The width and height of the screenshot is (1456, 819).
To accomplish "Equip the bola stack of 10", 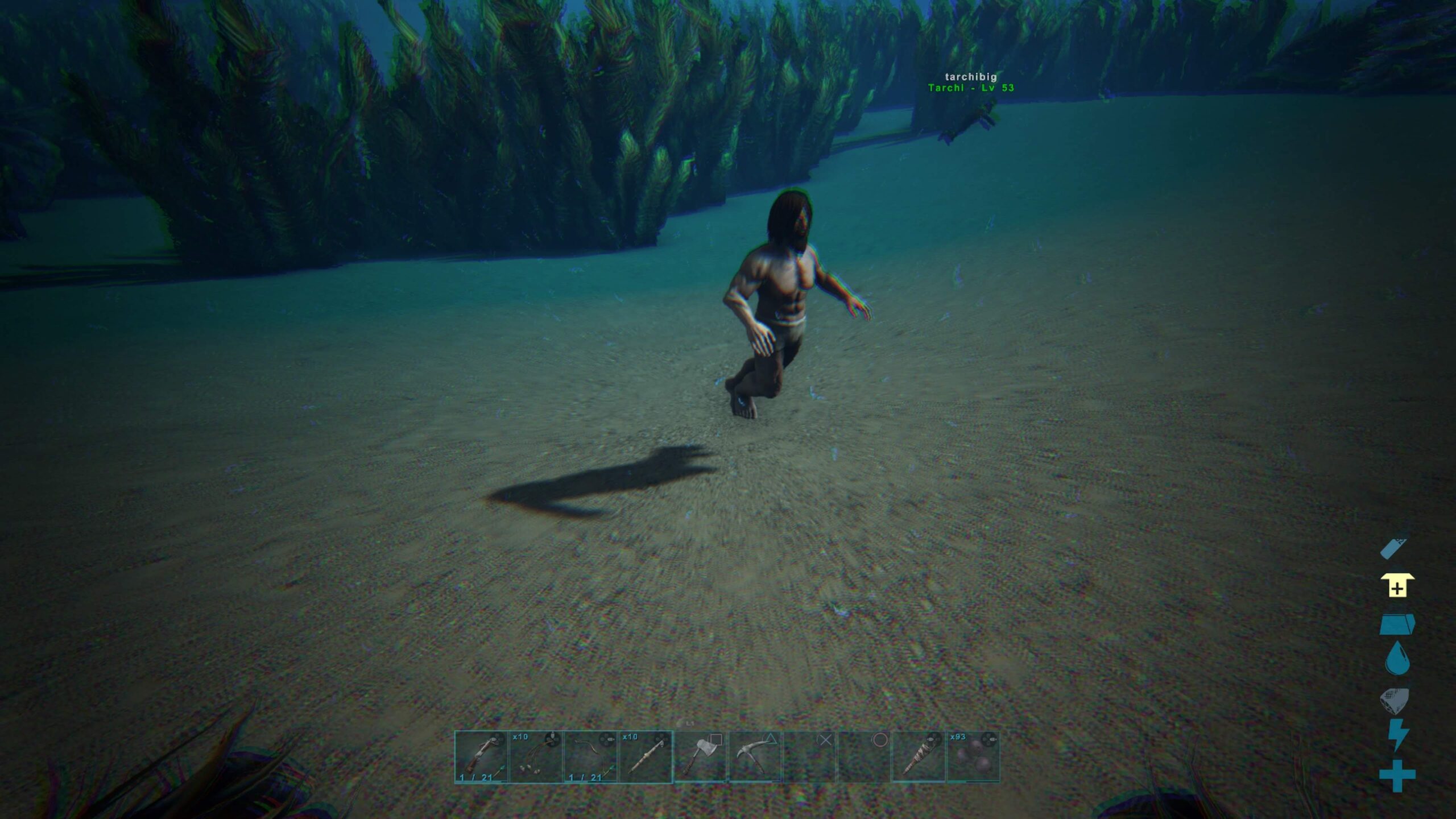I will pyautogui.click(x=536, y=757).
